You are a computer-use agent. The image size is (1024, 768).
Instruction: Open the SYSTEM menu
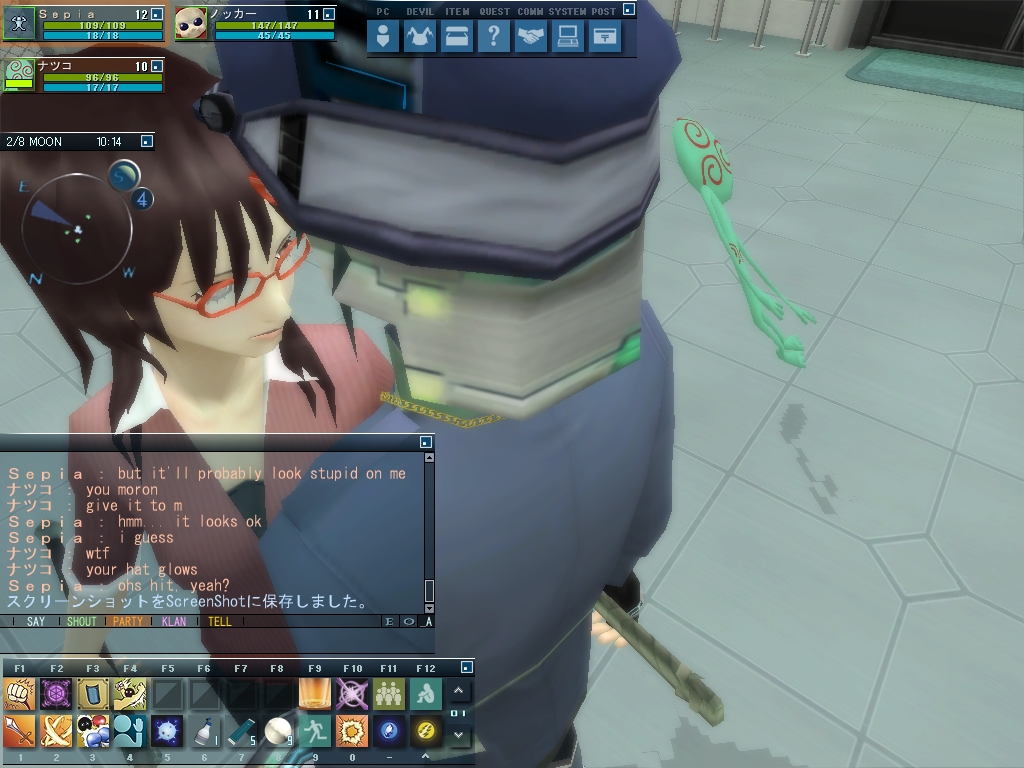click(x=568, y=37)
